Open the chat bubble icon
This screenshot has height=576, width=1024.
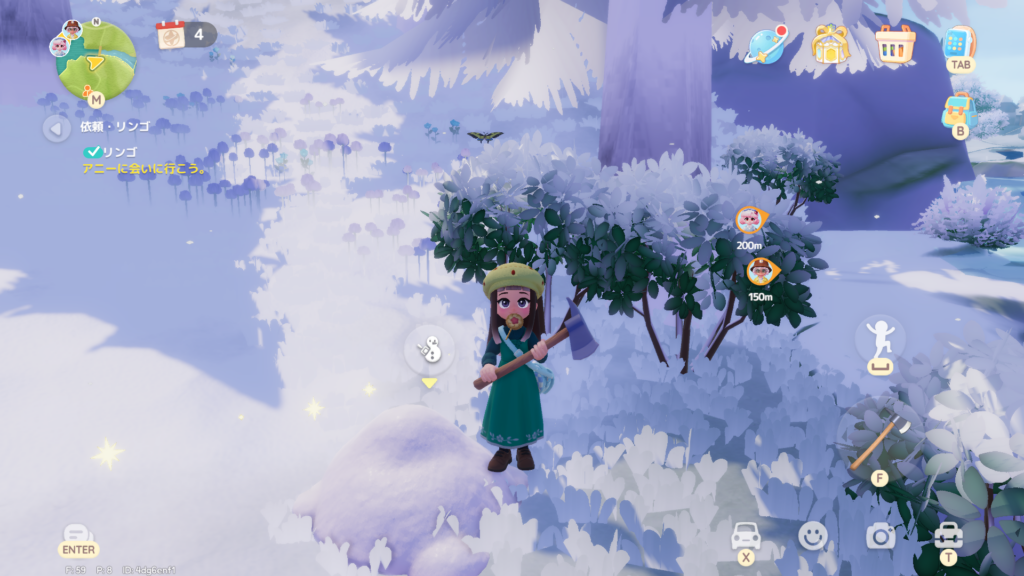point(78,535)
